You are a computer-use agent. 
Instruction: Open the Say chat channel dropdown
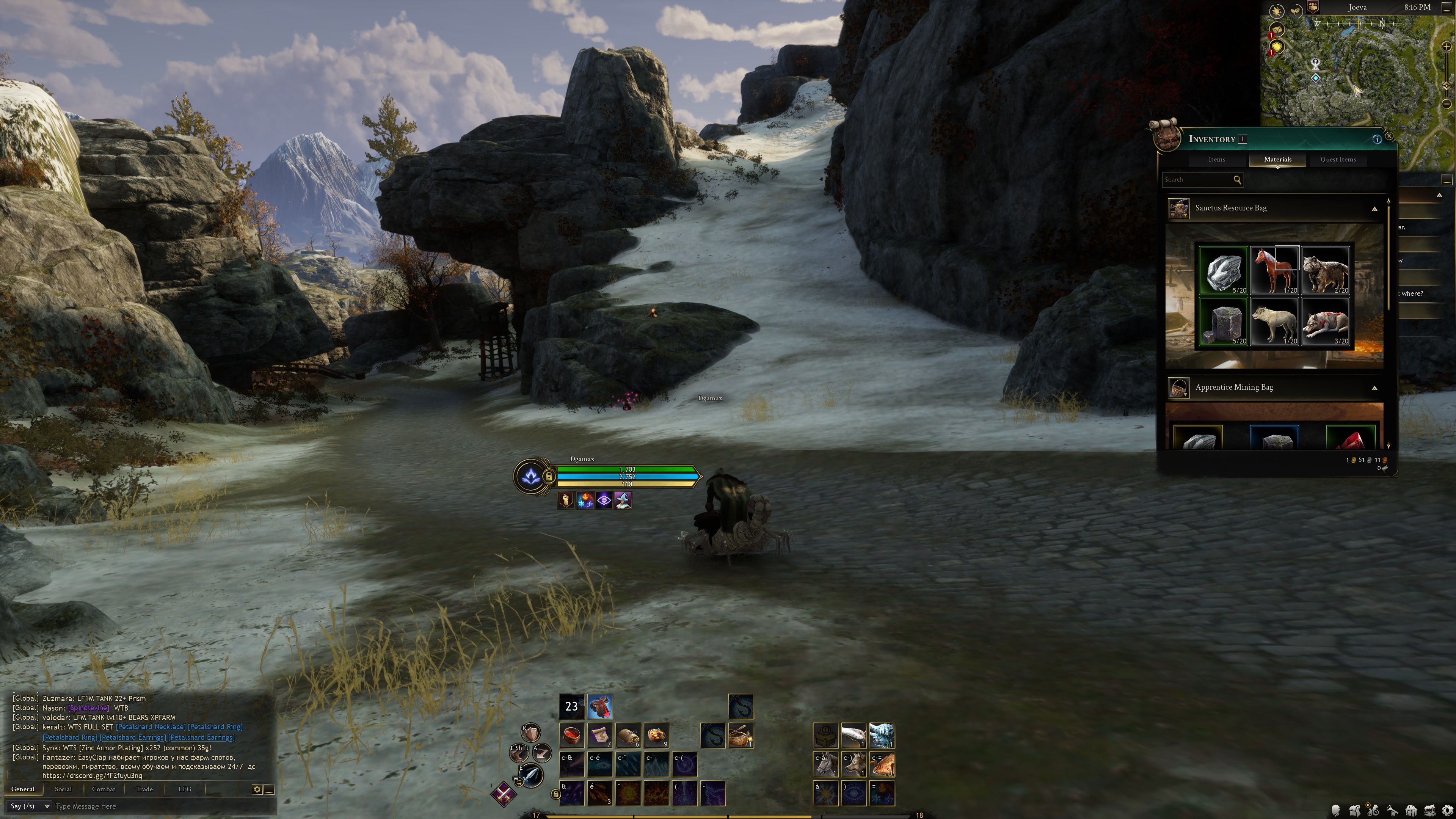coord(30,806)
